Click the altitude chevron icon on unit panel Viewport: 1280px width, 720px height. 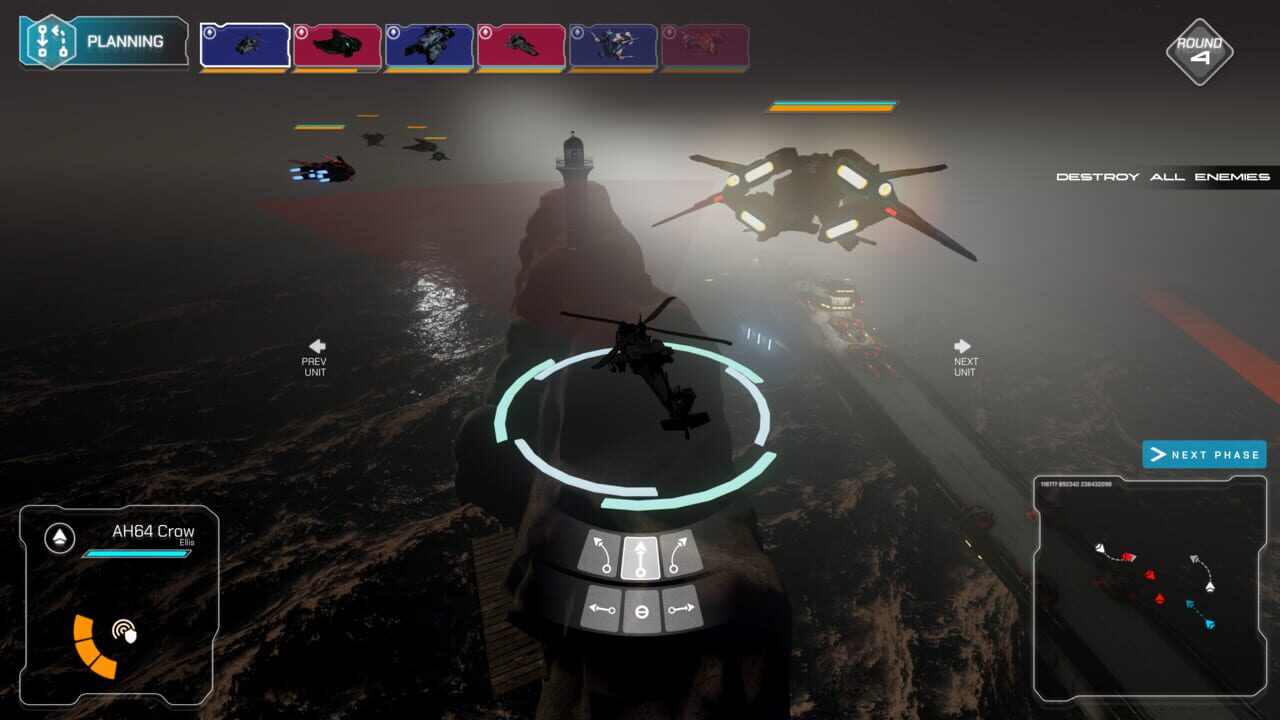coord(60,536)
